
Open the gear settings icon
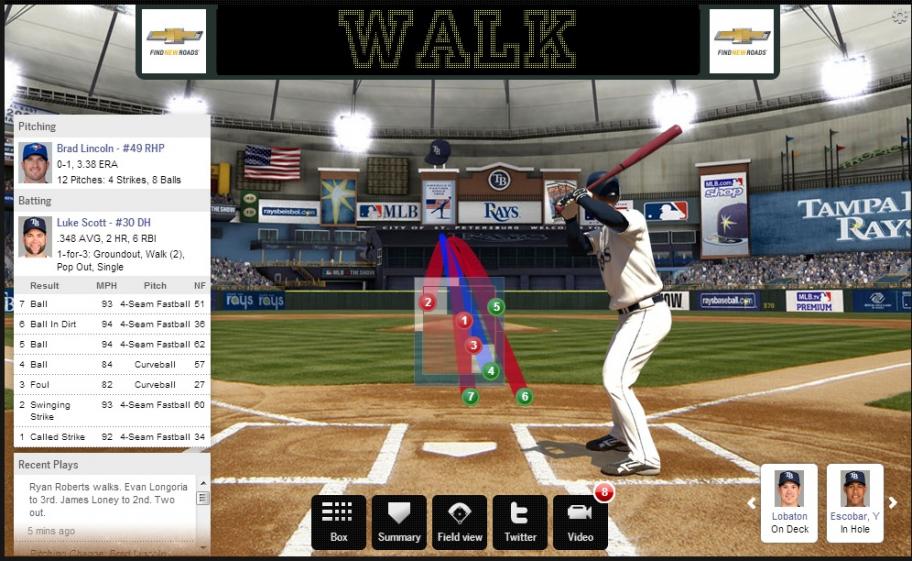[899, 17]
